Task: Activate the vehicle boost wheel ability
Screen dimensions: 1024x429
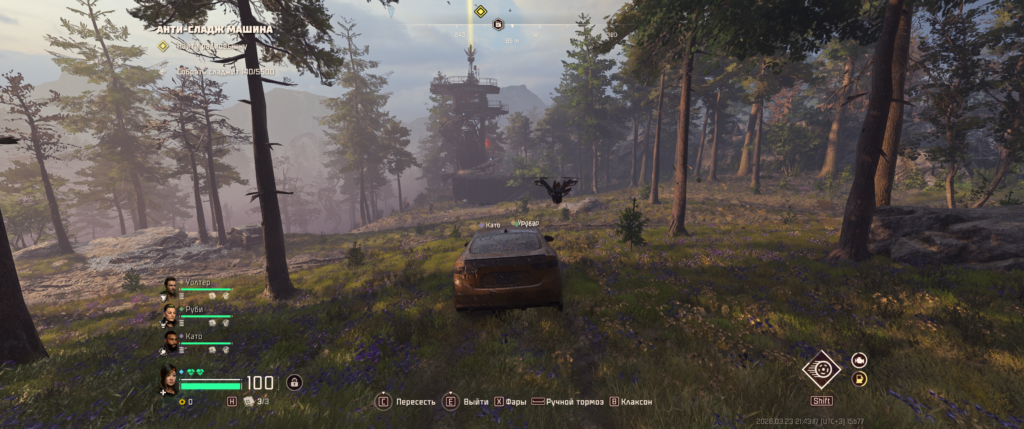Action: tap(821, 368)
